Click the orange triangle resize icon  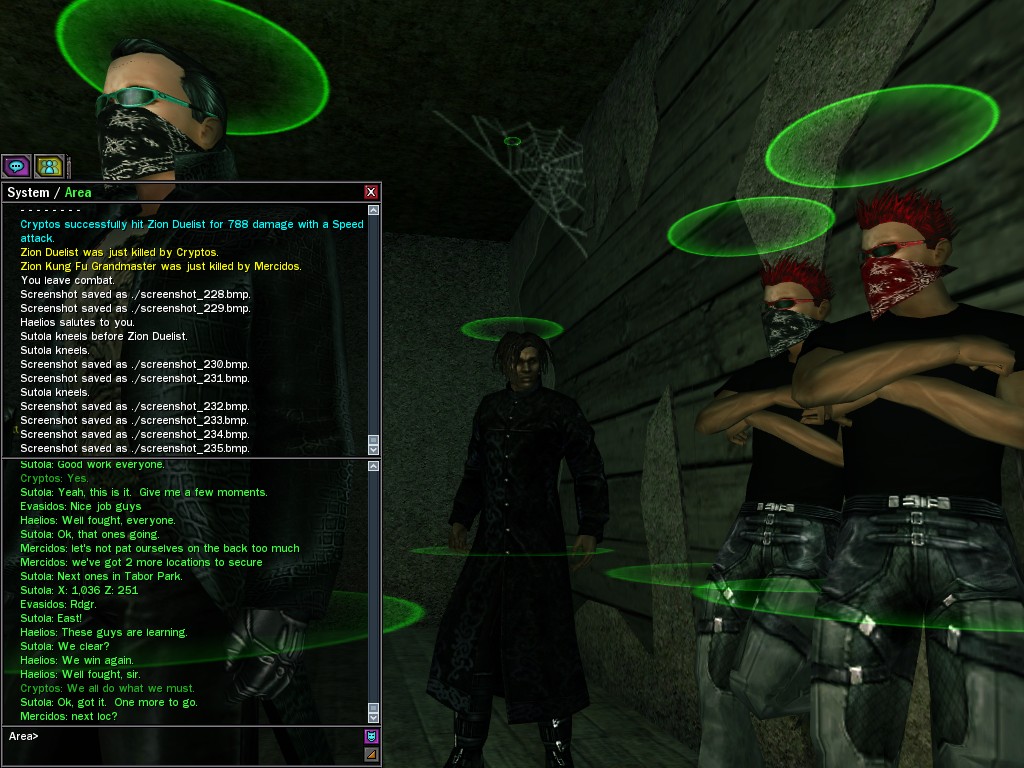click(x=371, y=754)
